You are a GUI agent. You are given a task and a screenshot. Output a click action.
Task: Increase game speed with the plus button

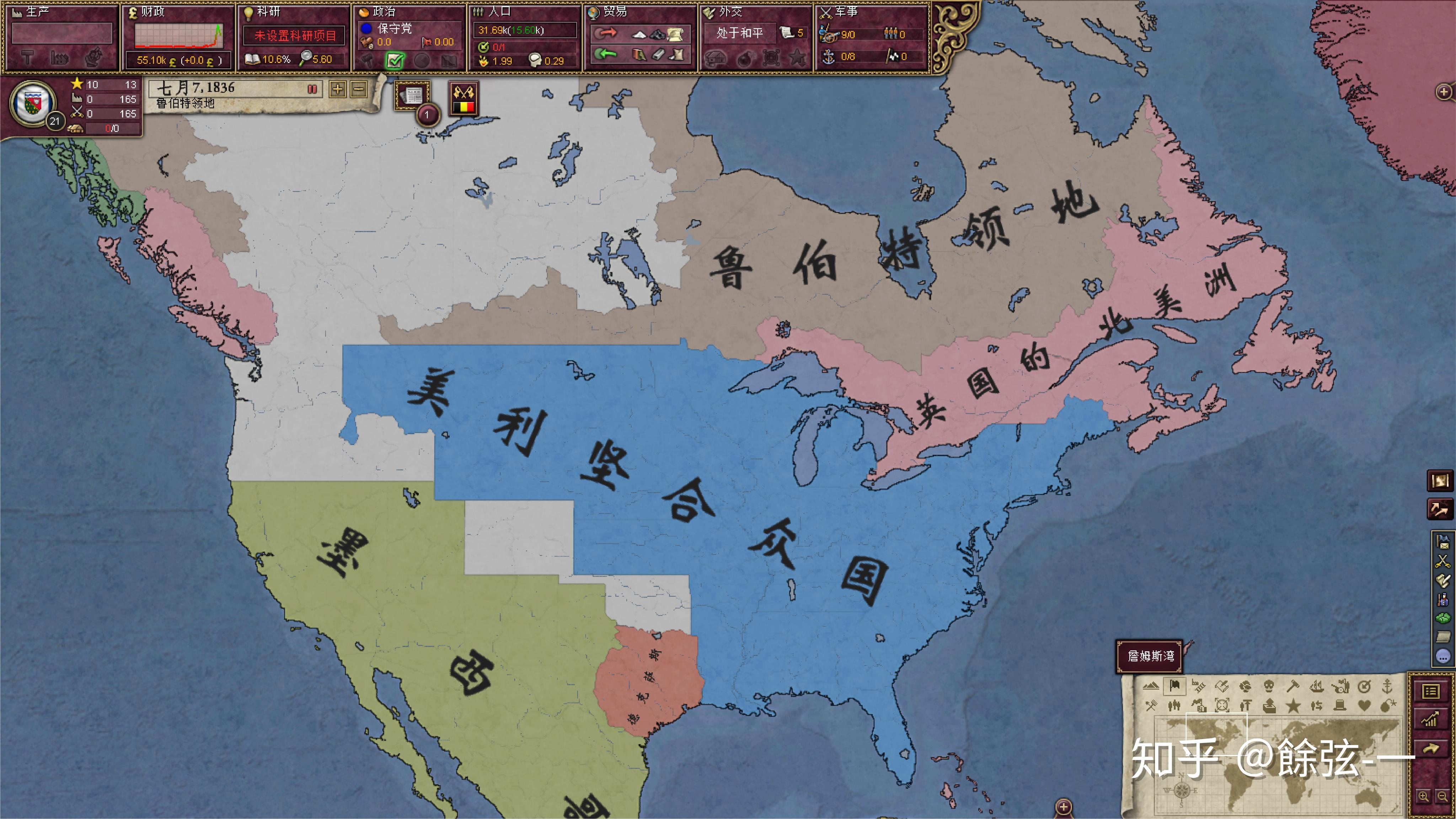337,89
